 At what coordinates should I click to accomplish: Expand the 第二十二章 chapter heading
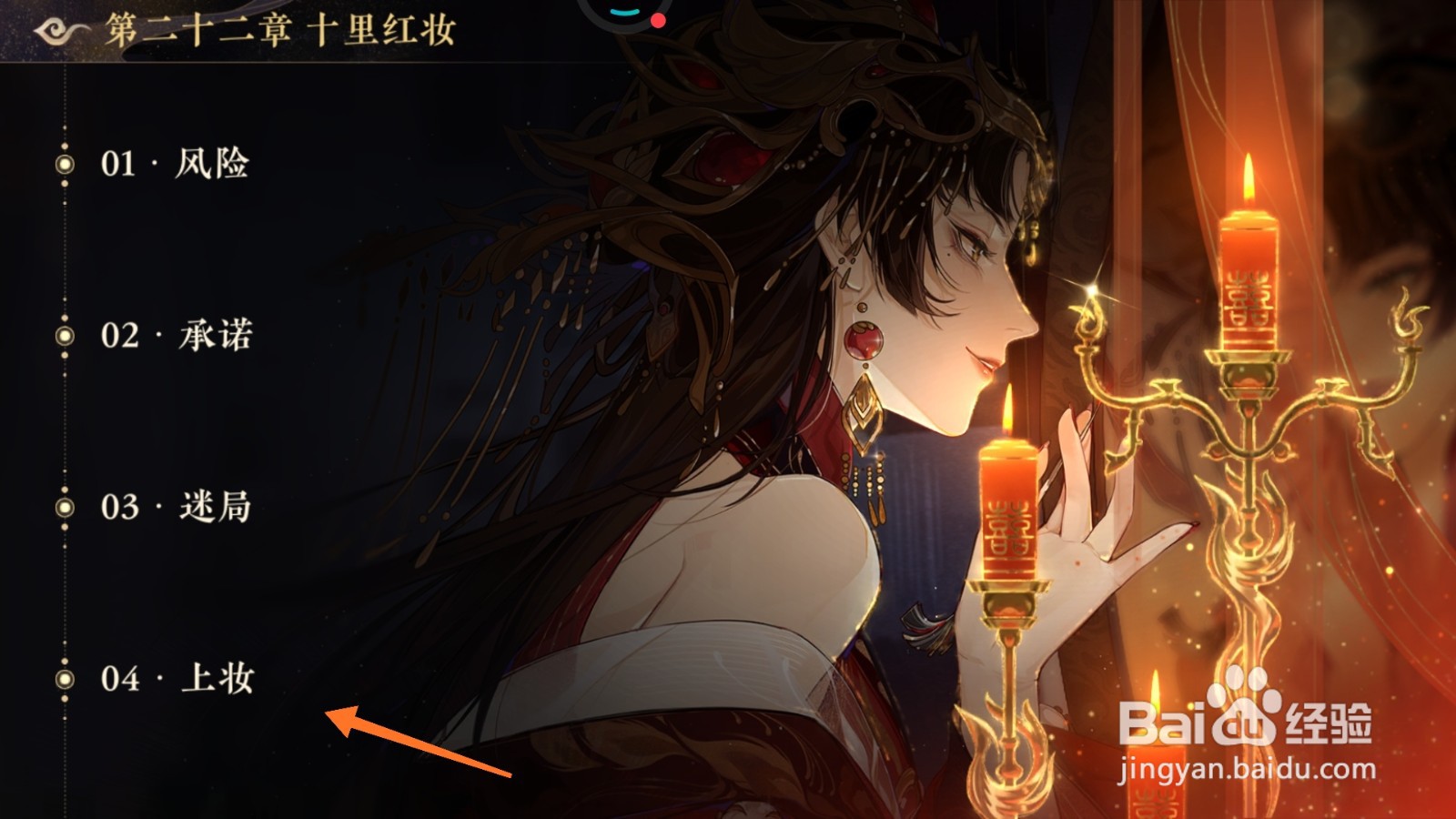tap(282, 29)
